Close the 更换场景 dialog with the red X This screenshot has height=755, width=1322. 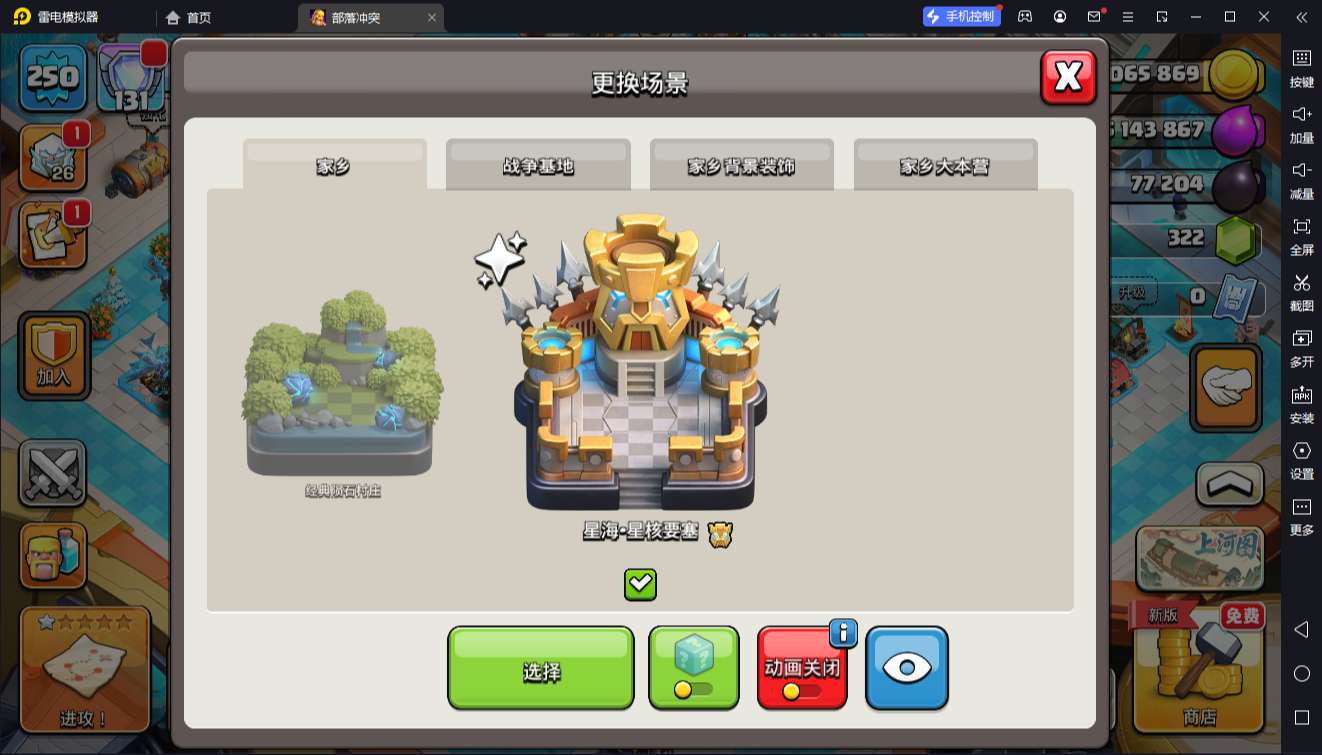point(1068,77)
